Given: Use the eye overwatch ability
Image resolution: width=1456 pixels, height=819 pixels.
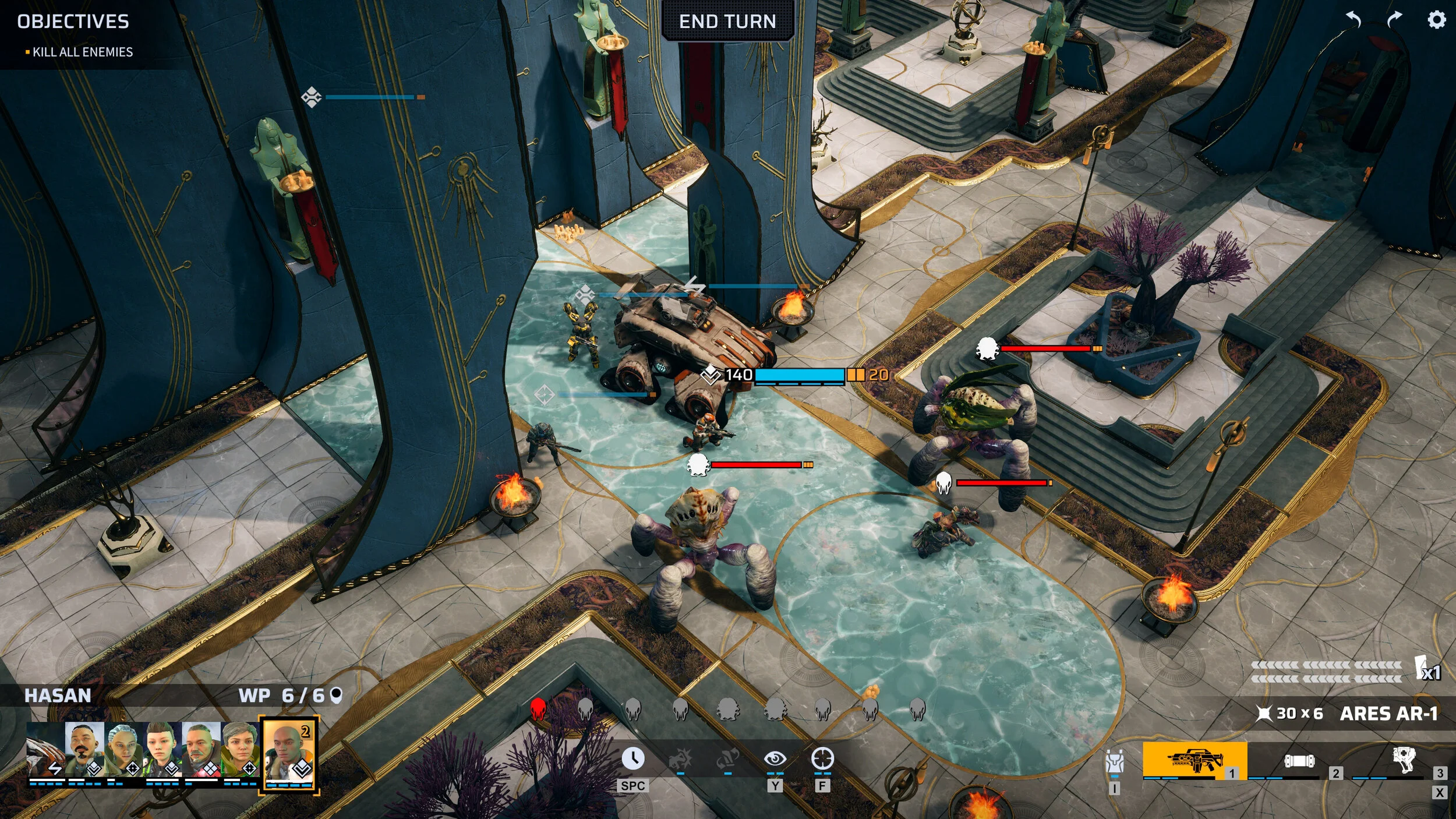Looking at the screenshot, I should click(775, 759).
